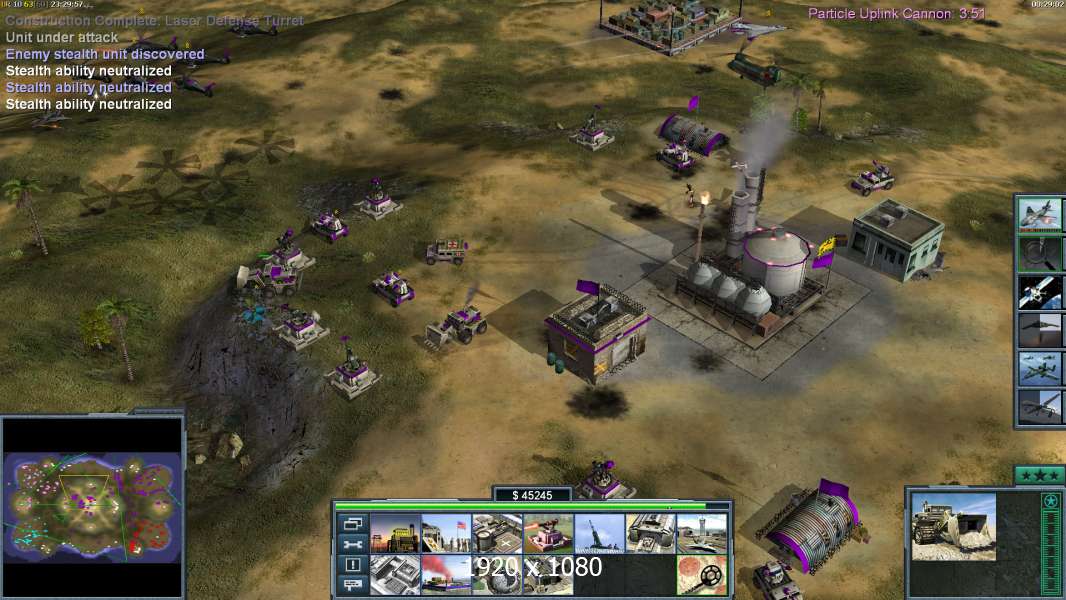Viewport: 1066px width, 600px height.
Task: Build the Airfield with control tower
Action: [x=702, y=534]
